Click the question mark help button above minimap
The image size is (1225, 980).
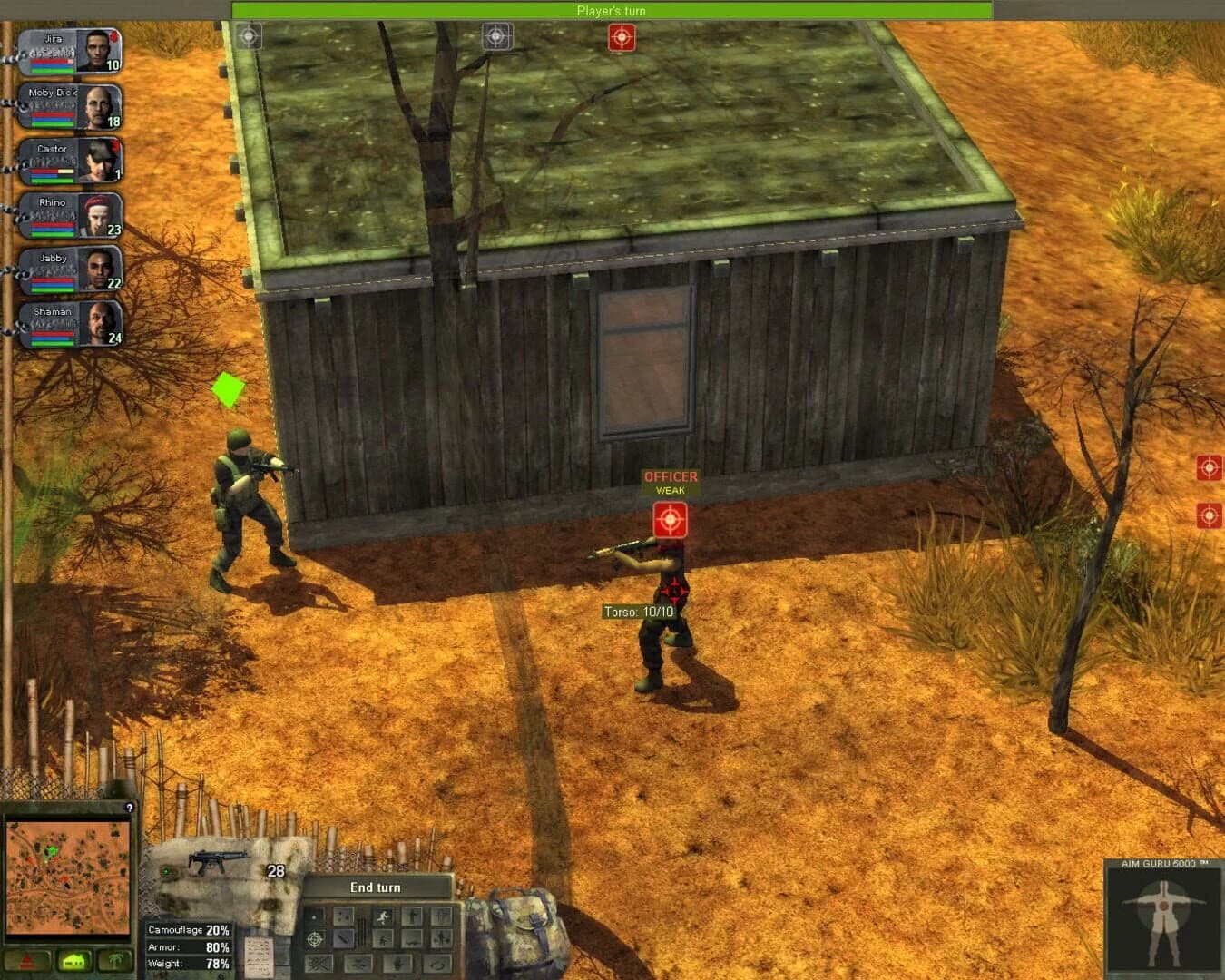point(128,808)
